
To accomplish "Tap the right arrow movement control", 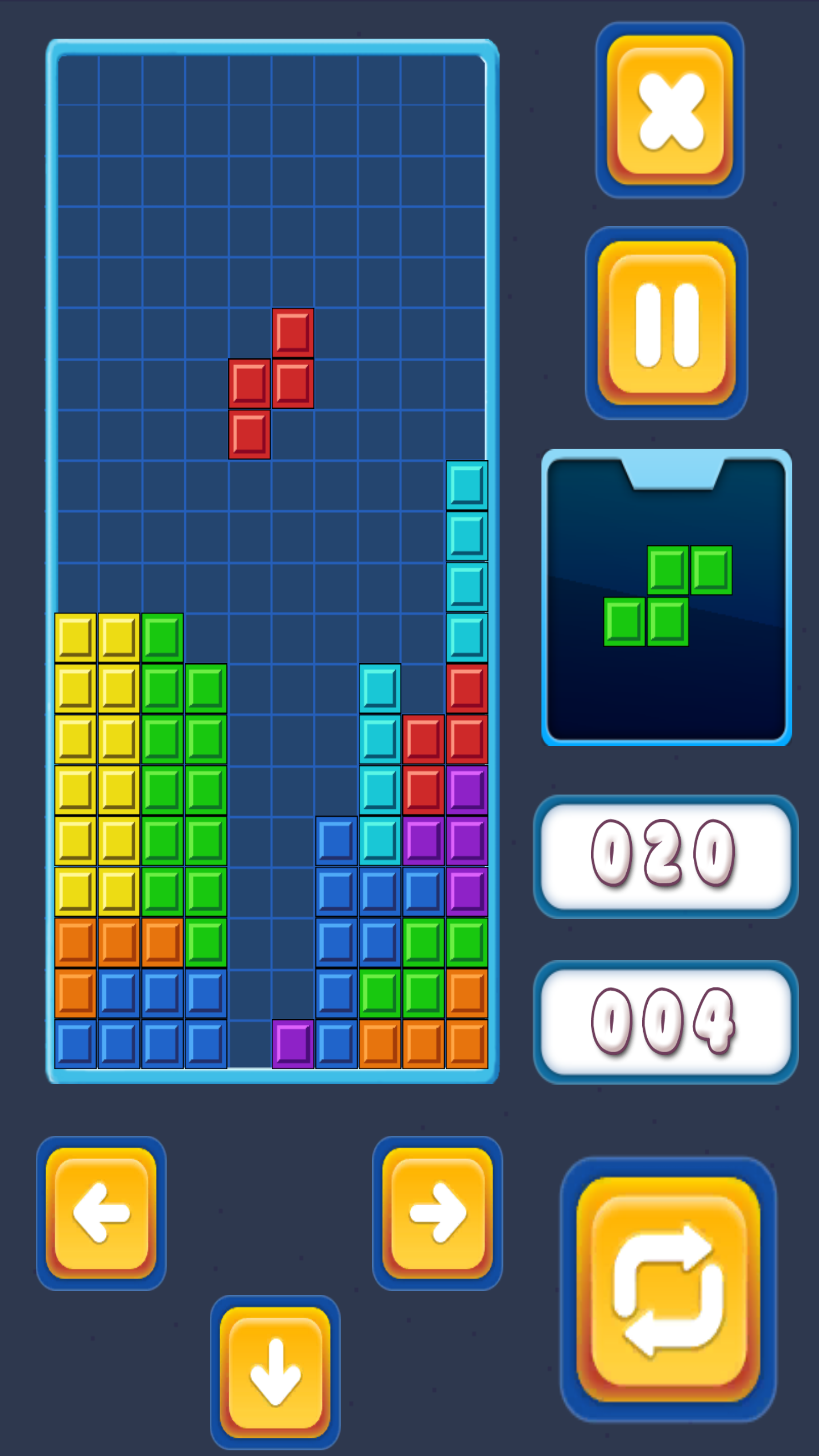I will point(437,1214).
